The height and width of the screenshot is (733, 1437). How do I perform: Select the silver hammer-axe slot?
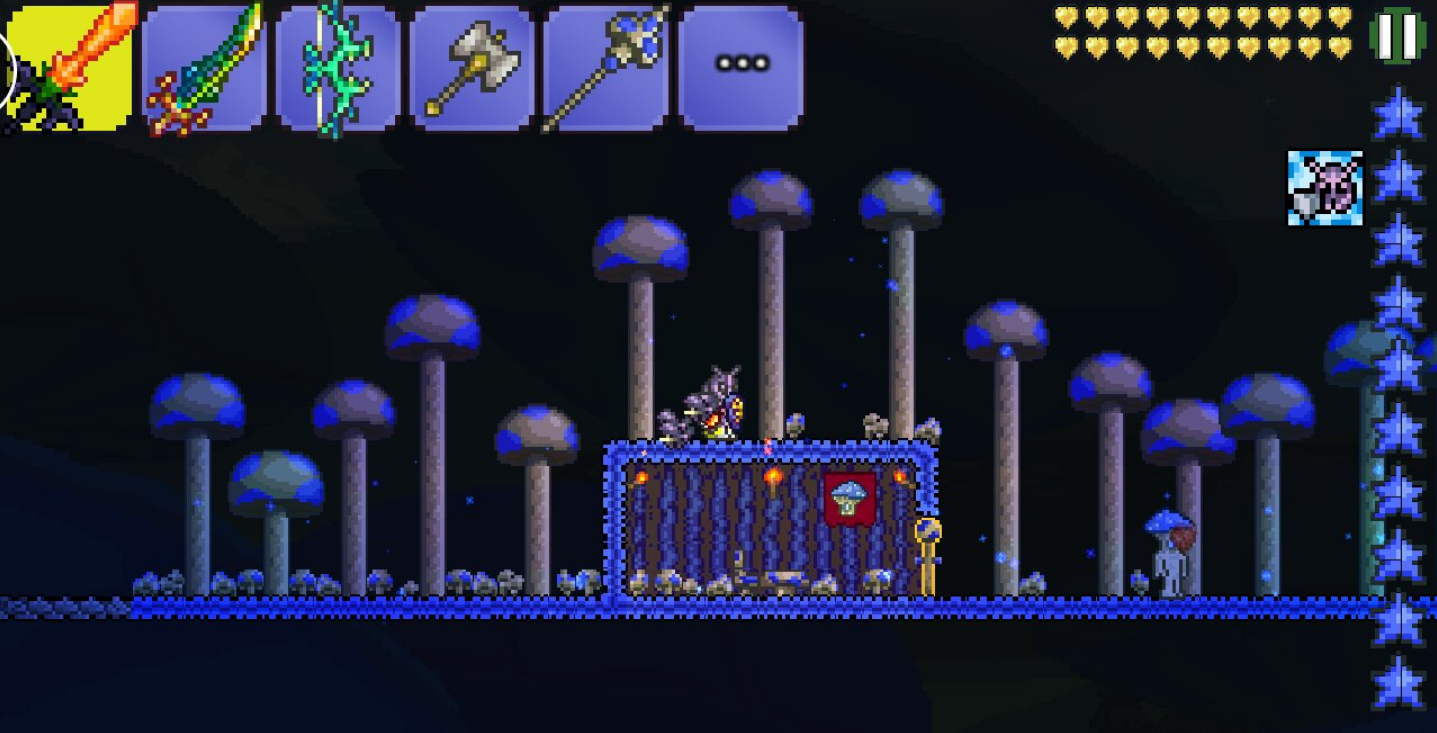tap(471, 68)
